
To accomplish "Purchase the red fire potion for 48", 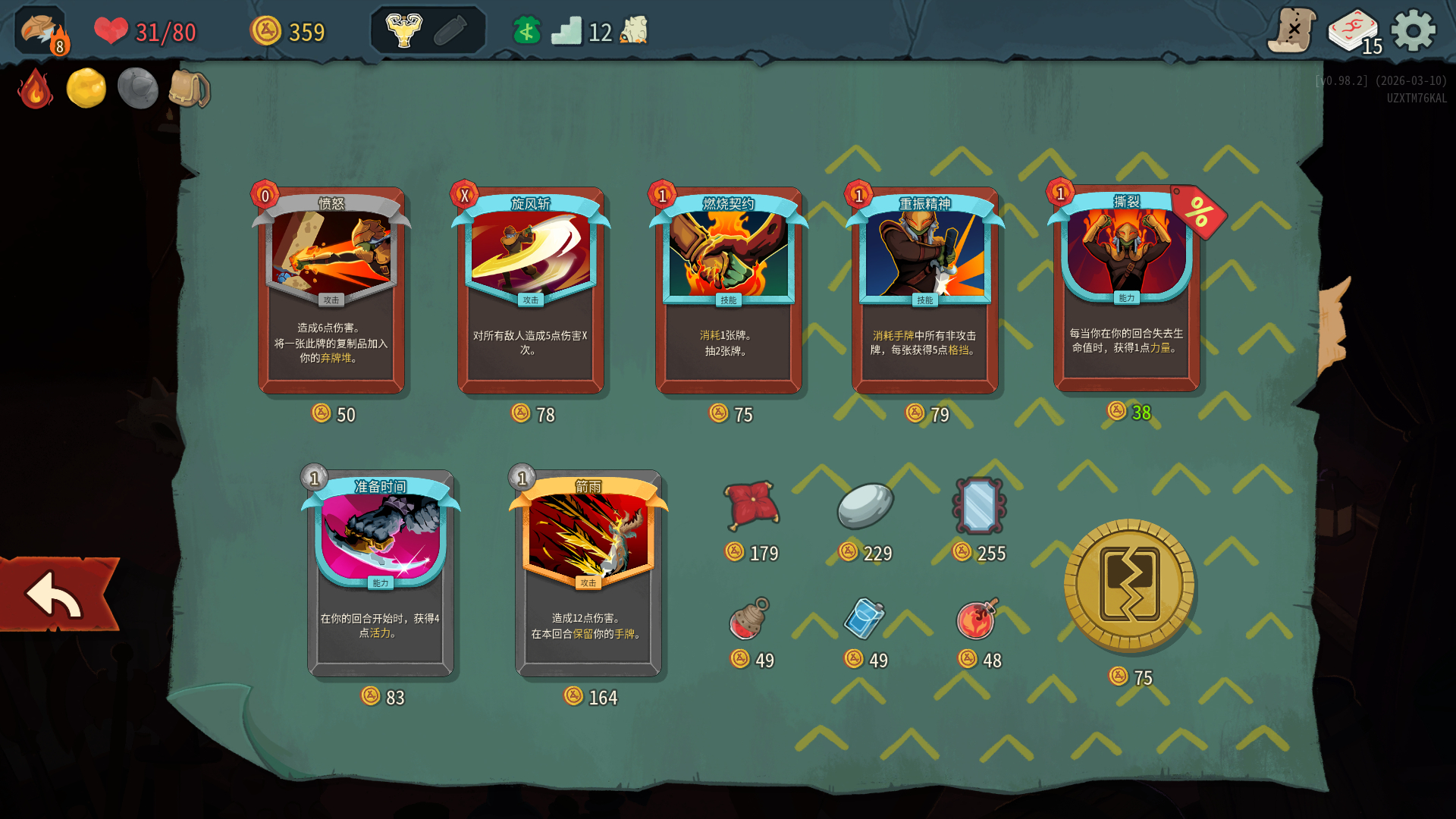I will 978,619.
